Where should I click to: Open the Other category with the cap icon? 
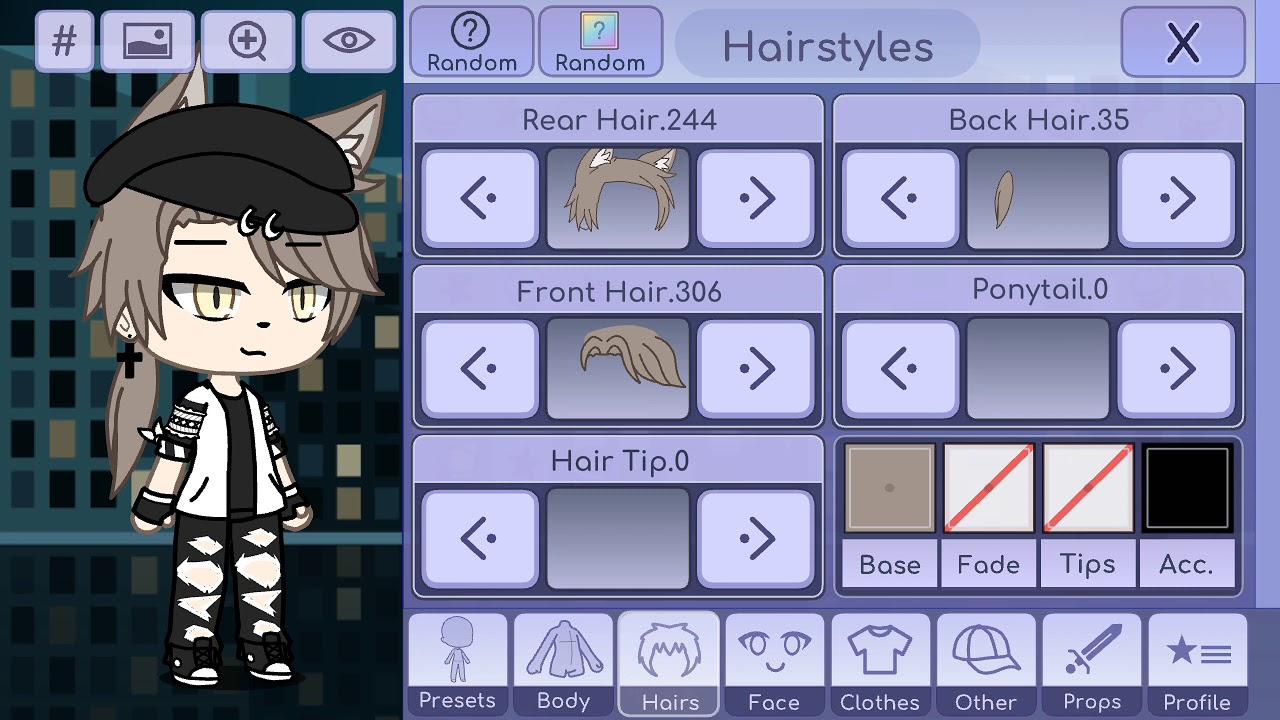click(x=986, y=660)
